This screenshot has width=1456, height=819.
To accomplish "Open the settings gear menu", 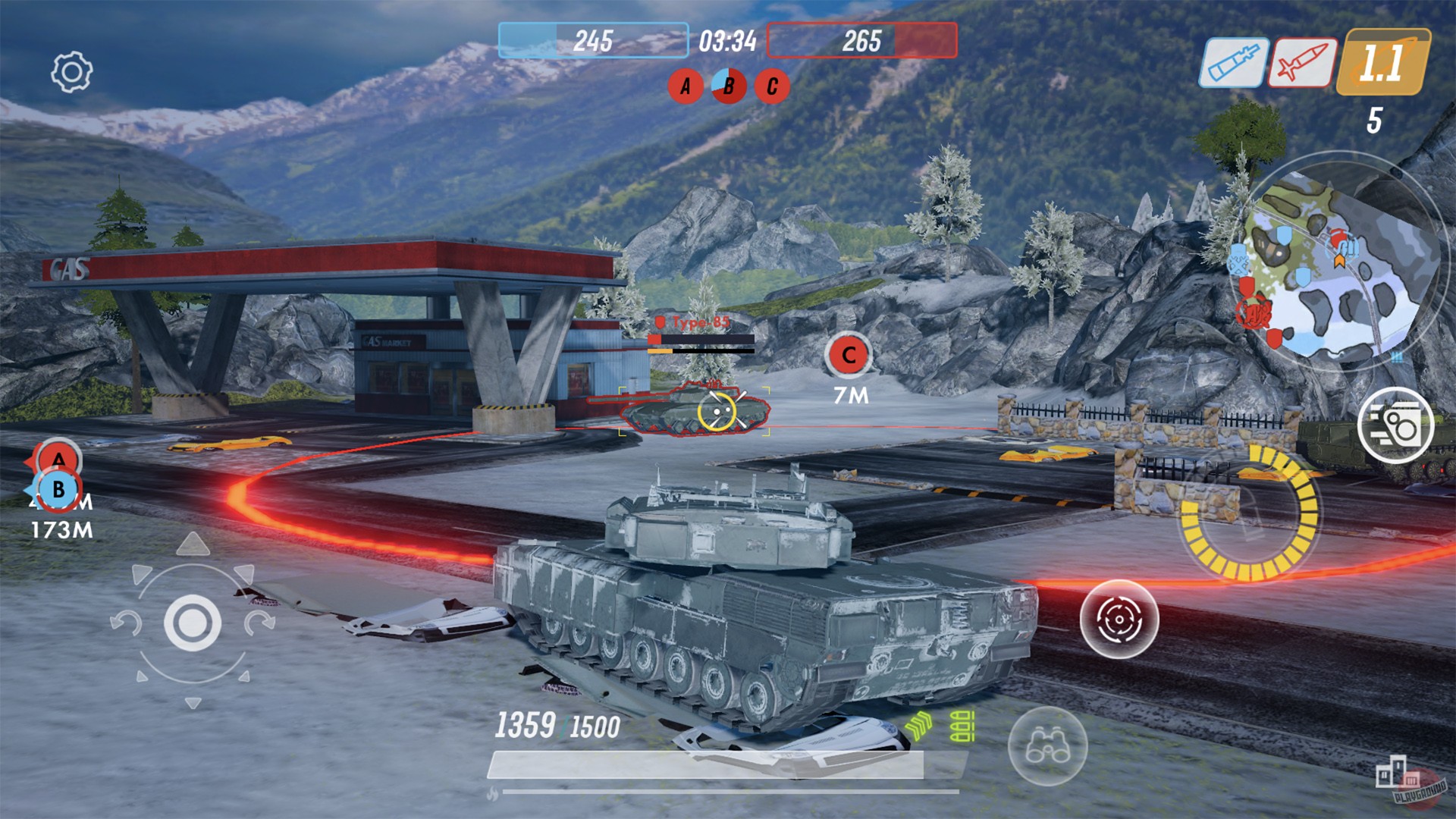I will 71,71.
